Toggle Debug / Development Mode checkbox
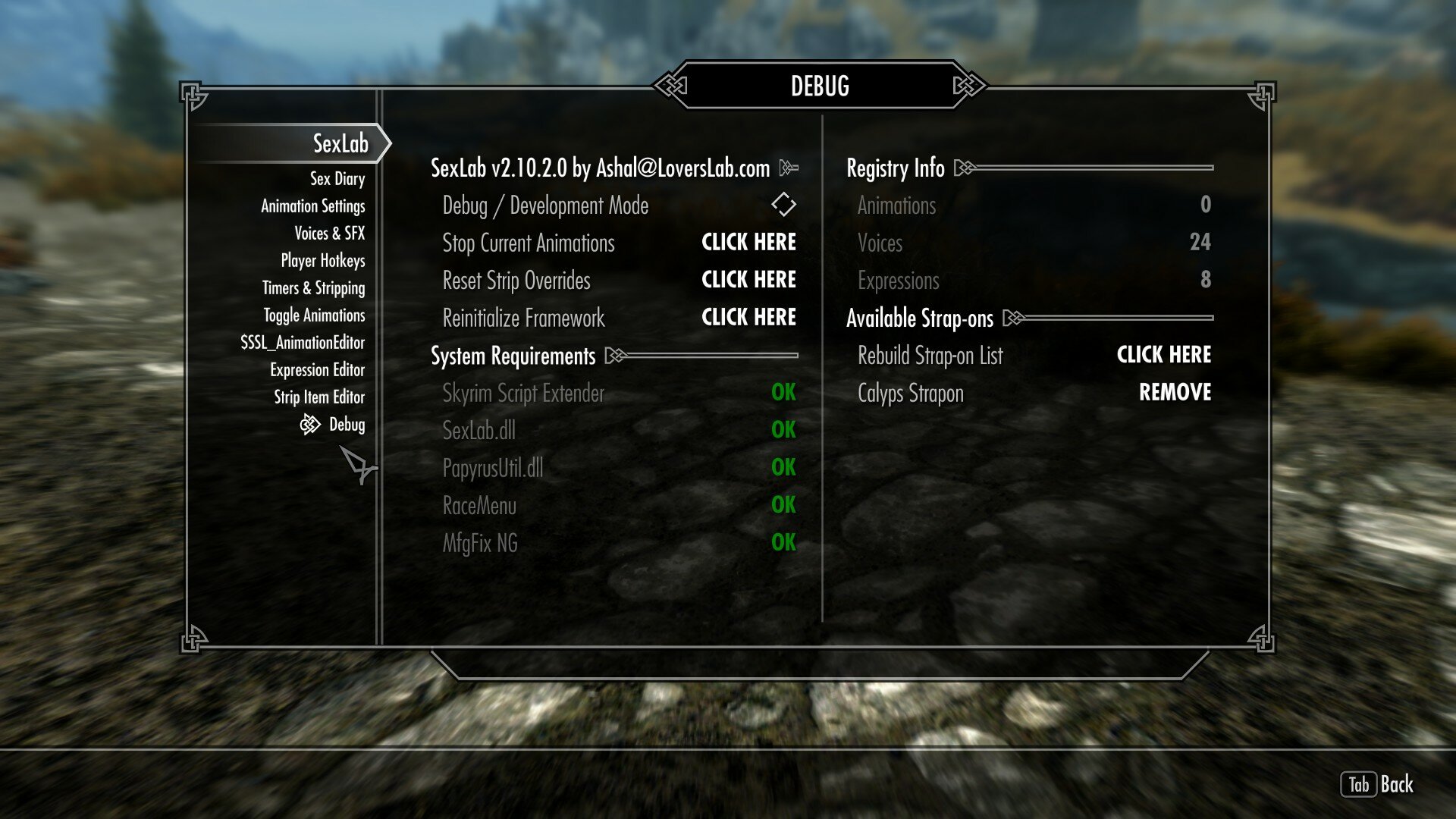The width and height of the screenshot is (1456, 819). pos(783,205)
